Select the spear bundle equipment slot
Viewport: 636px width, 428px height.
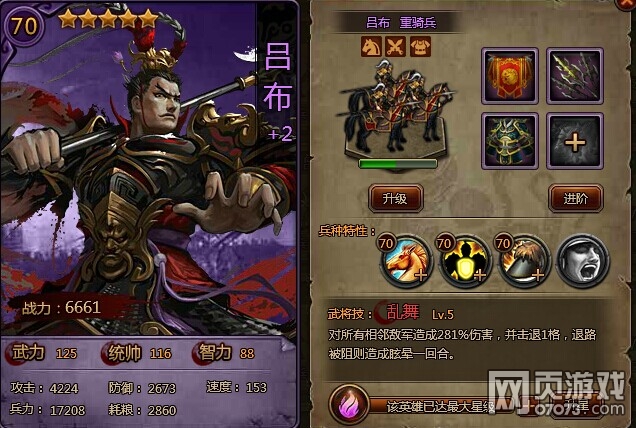[x=575, y=76]
